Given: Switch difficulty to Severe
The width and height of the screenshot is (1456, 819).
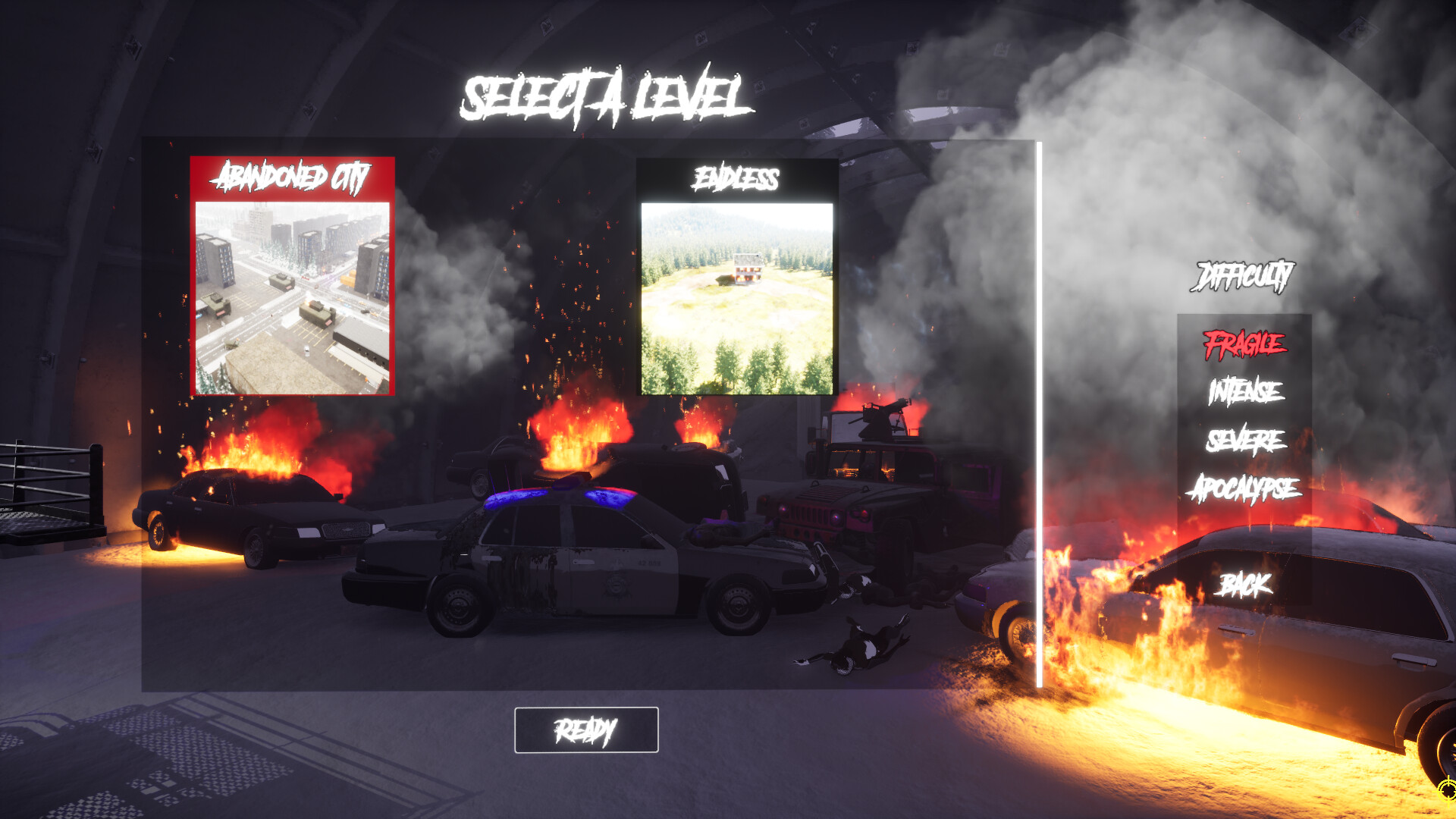Looking at the screenshot, I should (1245, 441).
